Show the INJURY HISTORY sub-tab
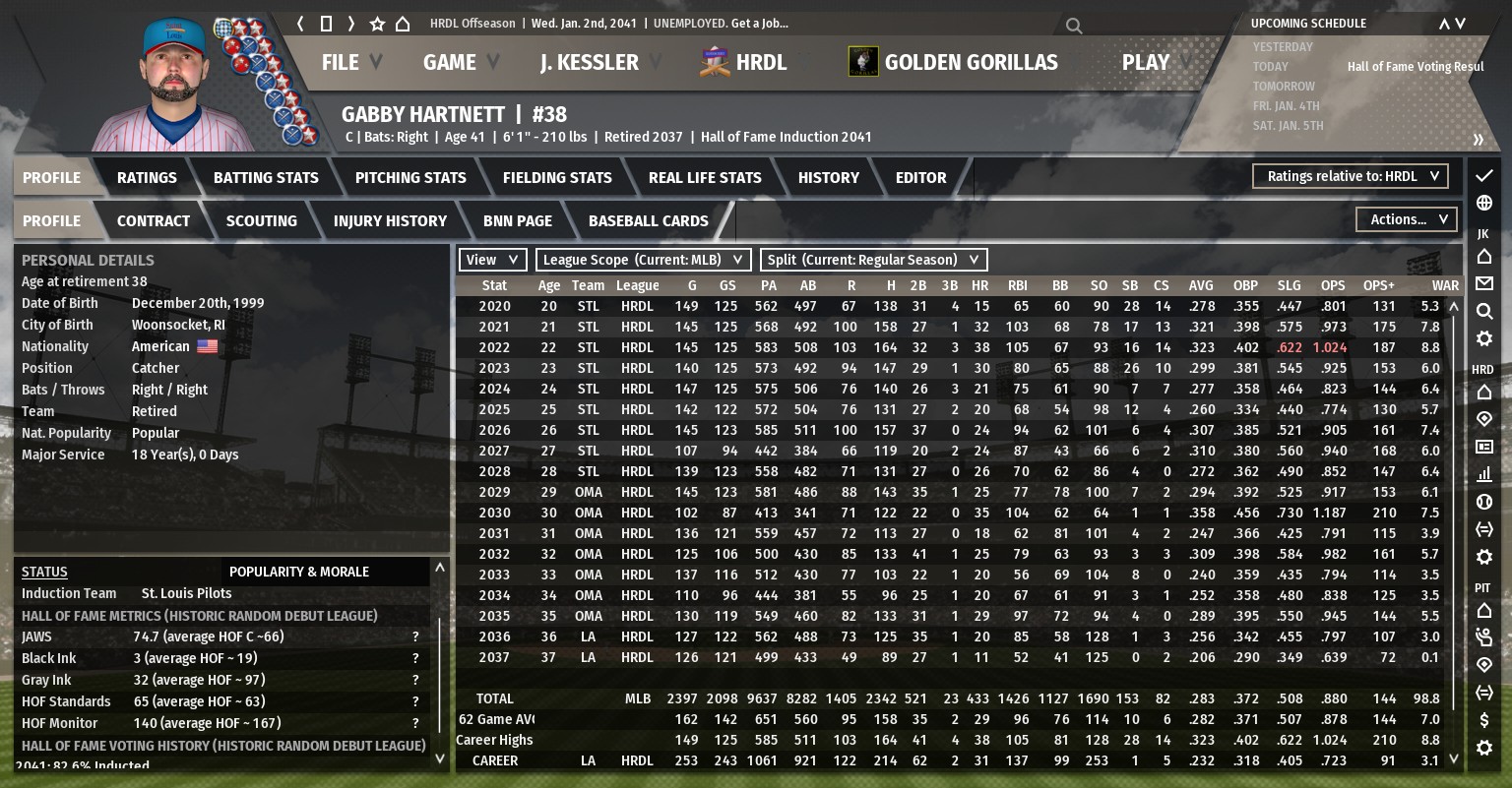The height and width of the screenshot is (788, 1512). click(390, 220)
